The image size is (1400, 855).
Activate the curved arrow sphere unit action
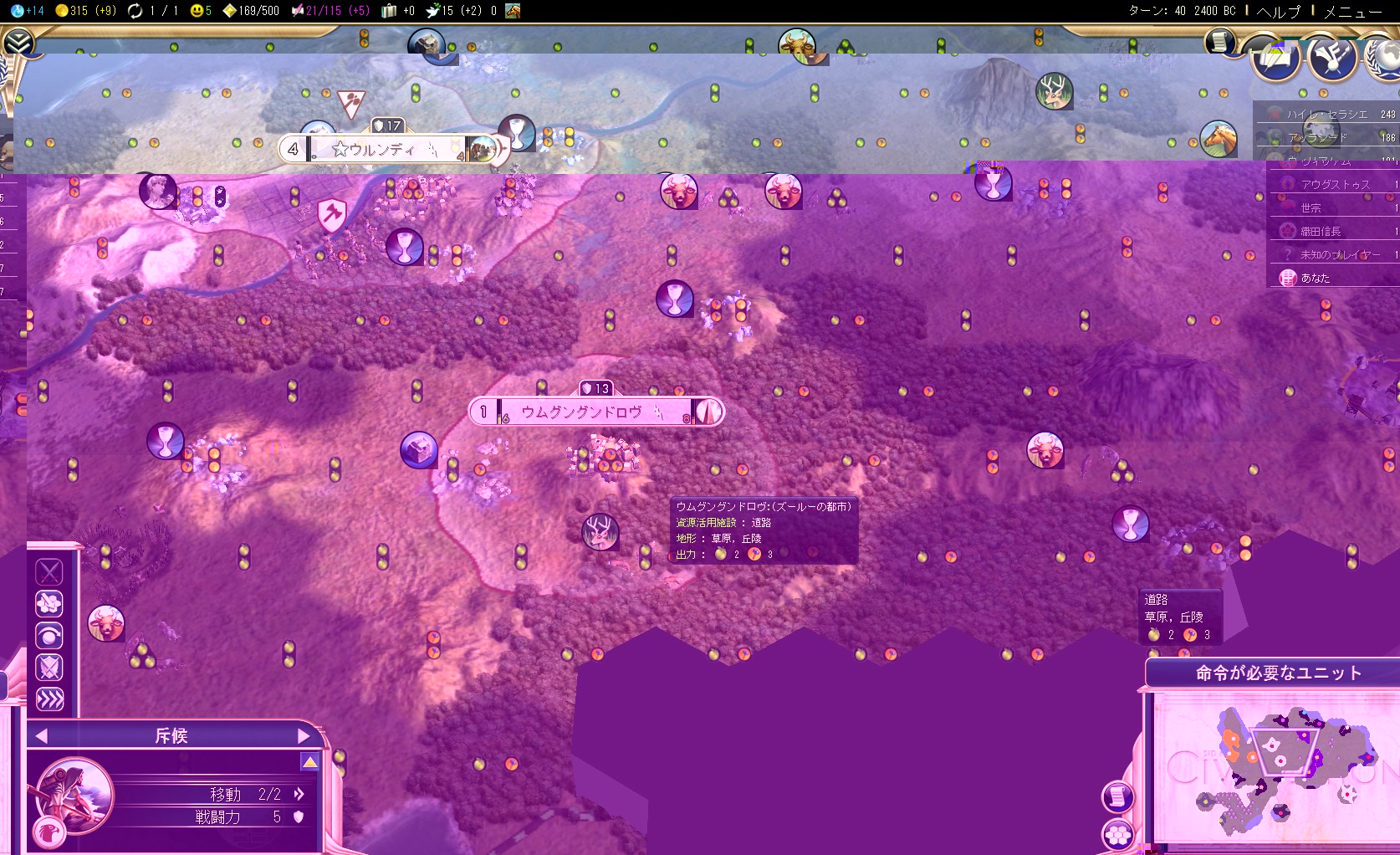coord(49,636)
